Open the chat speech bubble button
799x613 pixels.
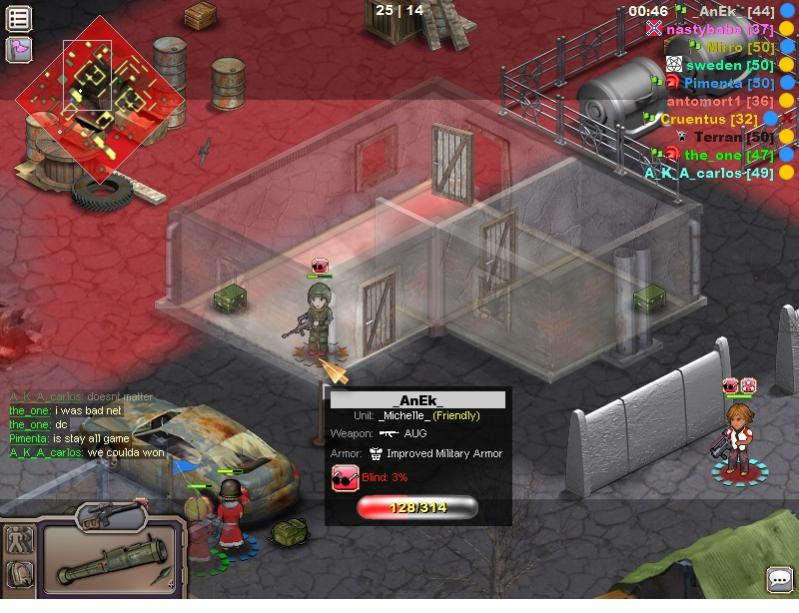[x=780, y=579]
